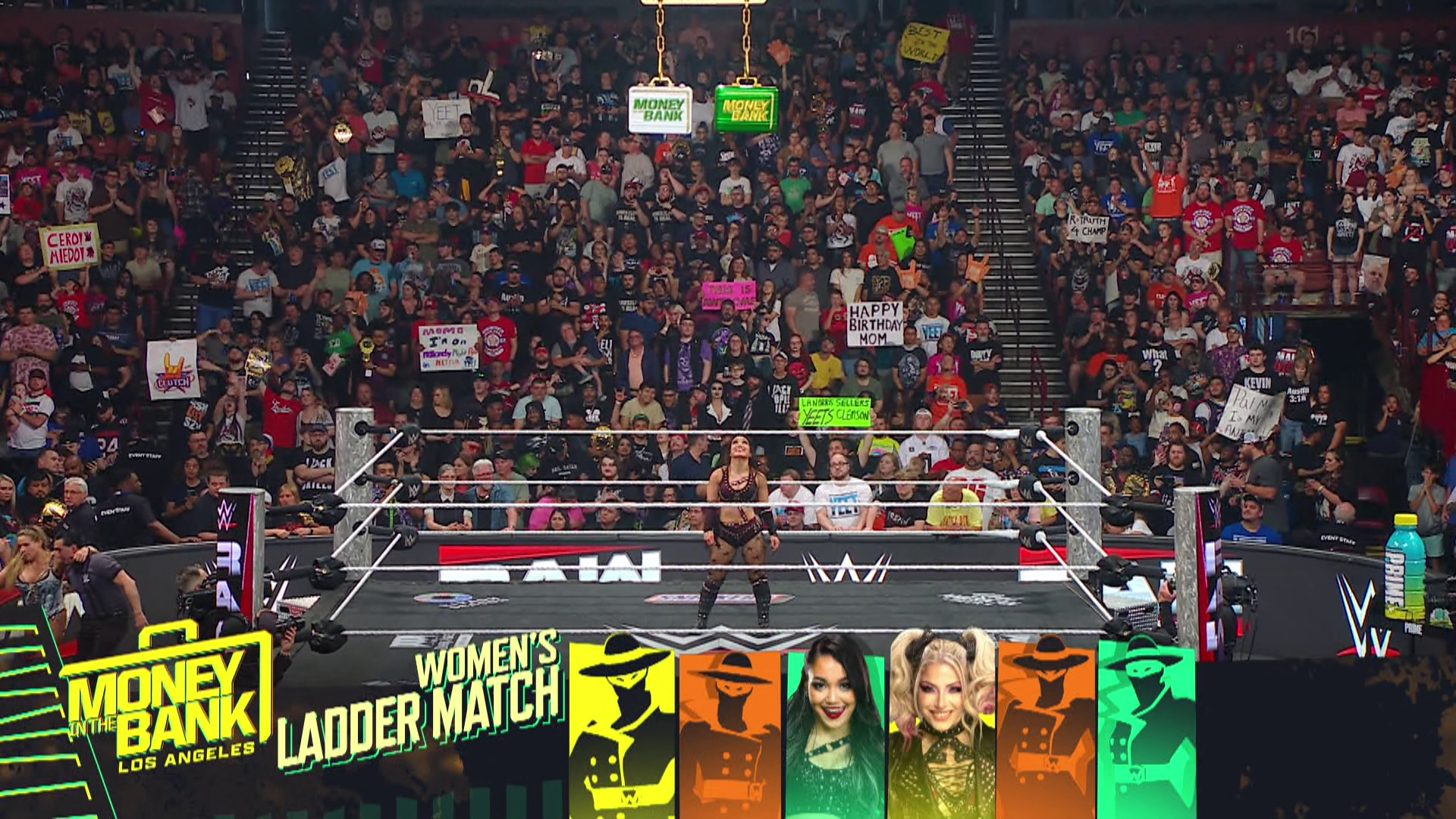Select the yellow mystery silhouette participant tile
Image resolution: width=1456 pixels, height=819 pixels.
622,728
